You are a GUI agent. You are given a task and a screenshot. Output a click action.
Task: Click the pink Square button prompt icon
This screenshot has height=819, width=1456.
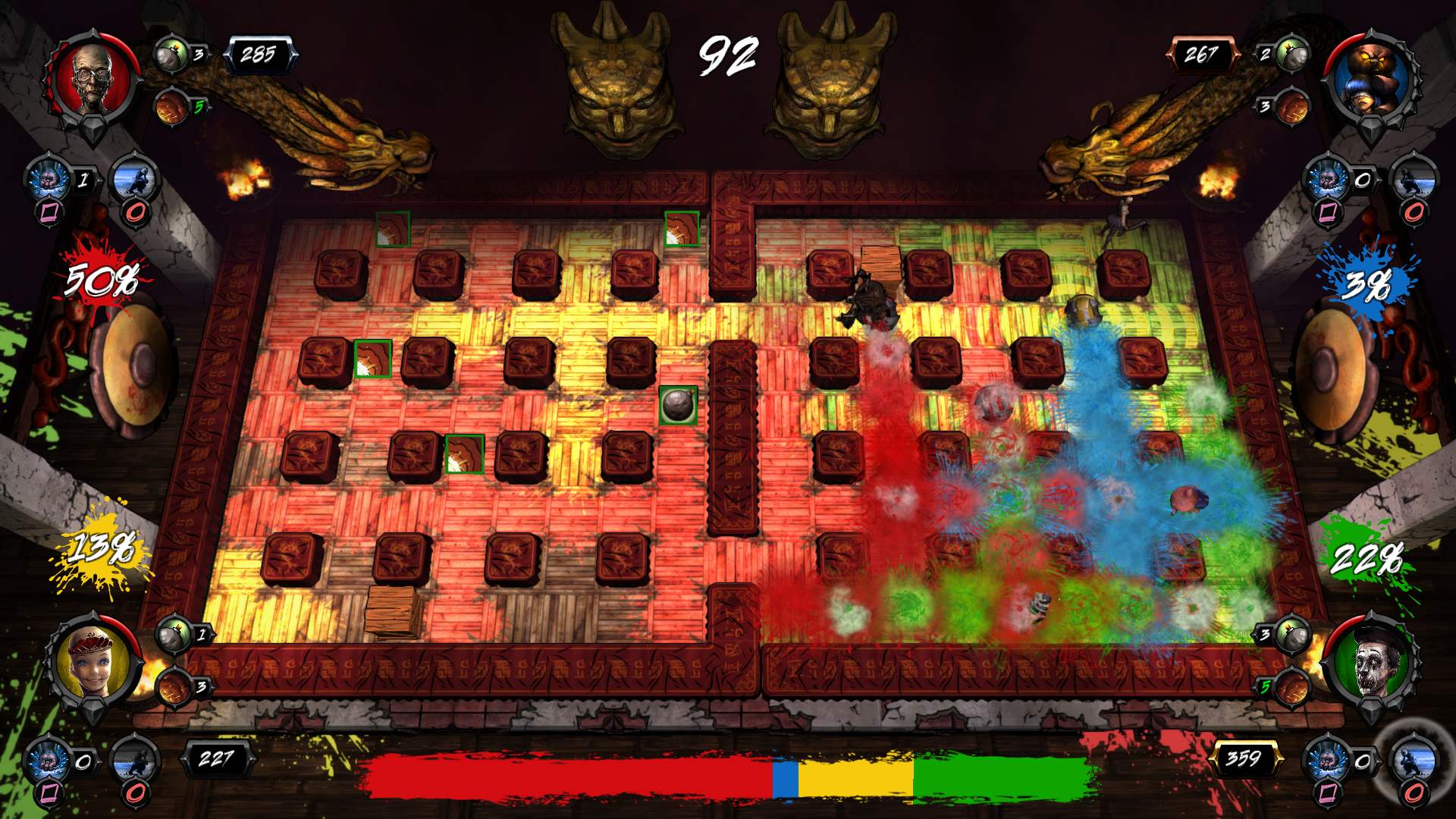(x=49, y=213)
